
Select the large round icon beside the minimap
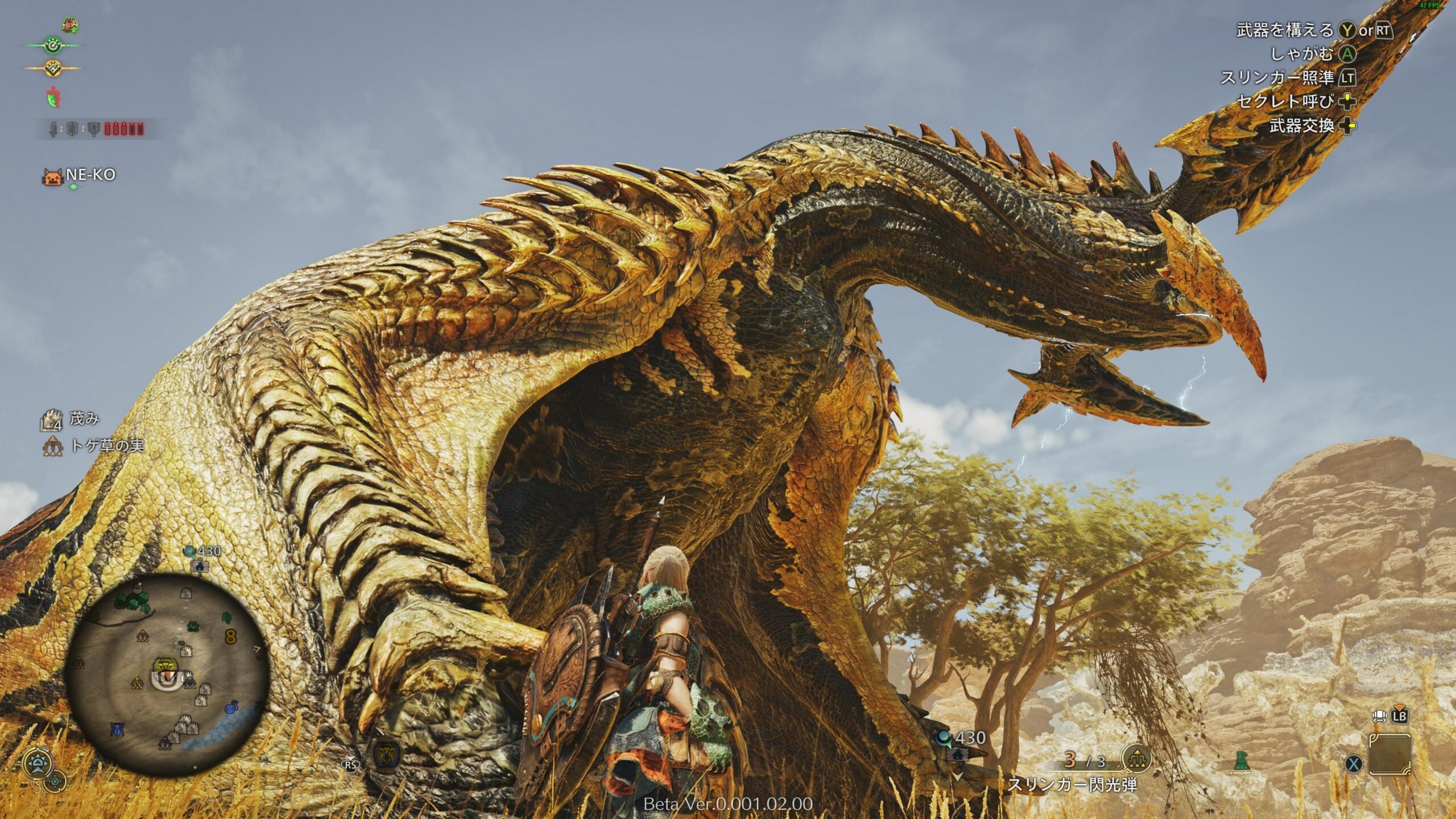[x=39, y=764]
